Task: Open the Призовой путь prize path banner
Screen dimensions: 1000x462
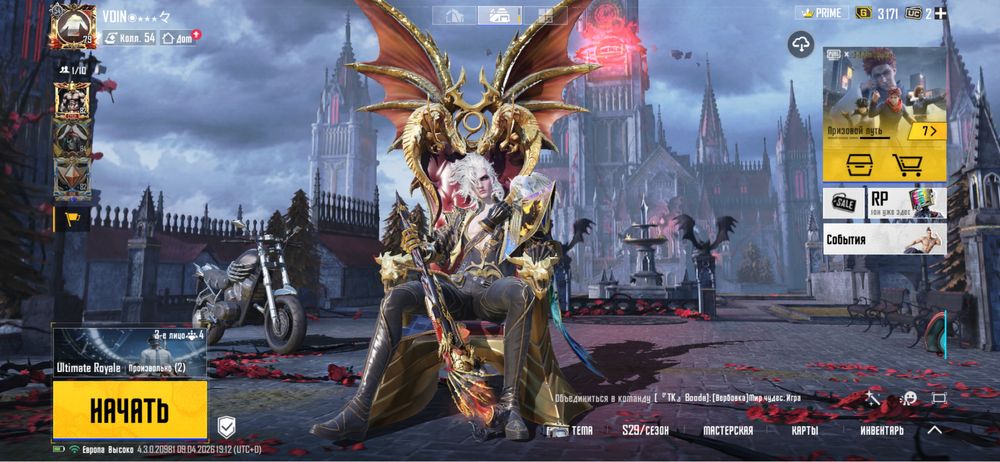Action: click(x=884, y=98)
